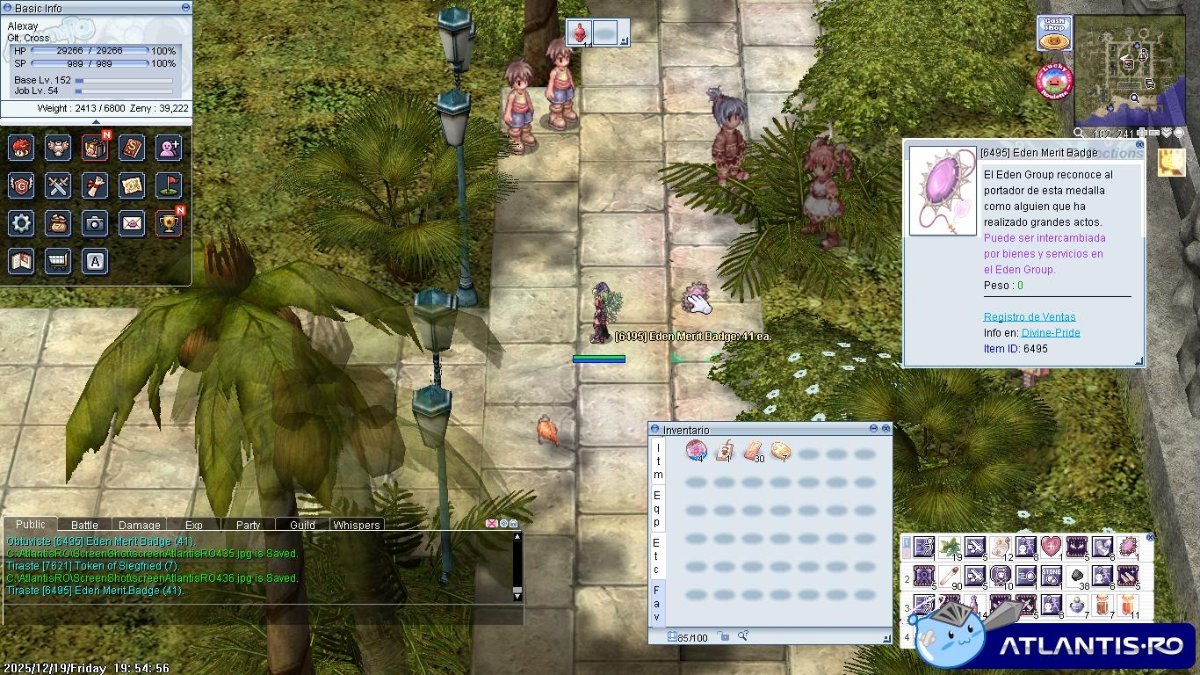Open the Cash Shop button

[1053, 32]
